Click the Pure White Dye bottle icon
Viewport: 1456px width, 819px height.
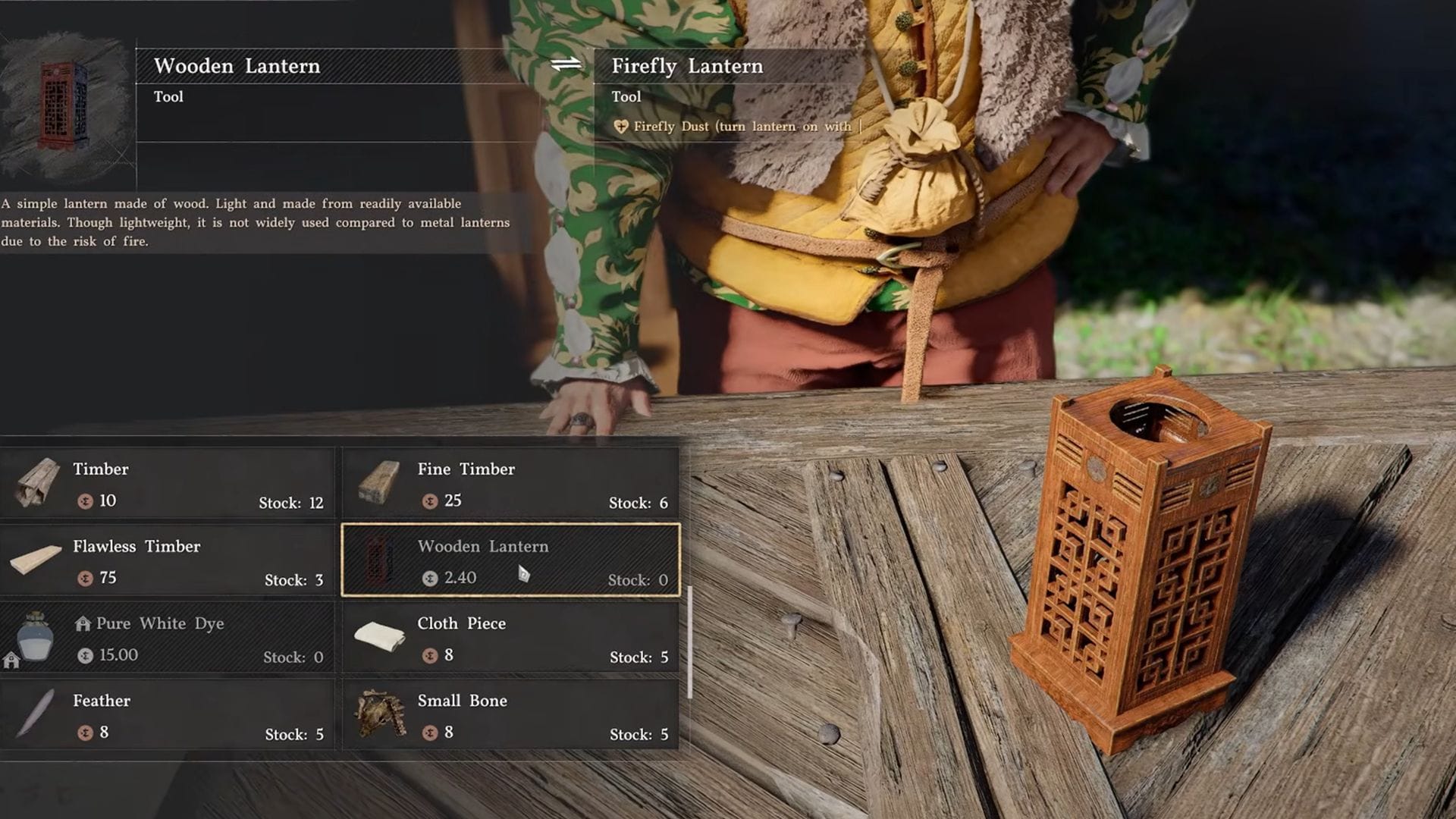[34, 637]
